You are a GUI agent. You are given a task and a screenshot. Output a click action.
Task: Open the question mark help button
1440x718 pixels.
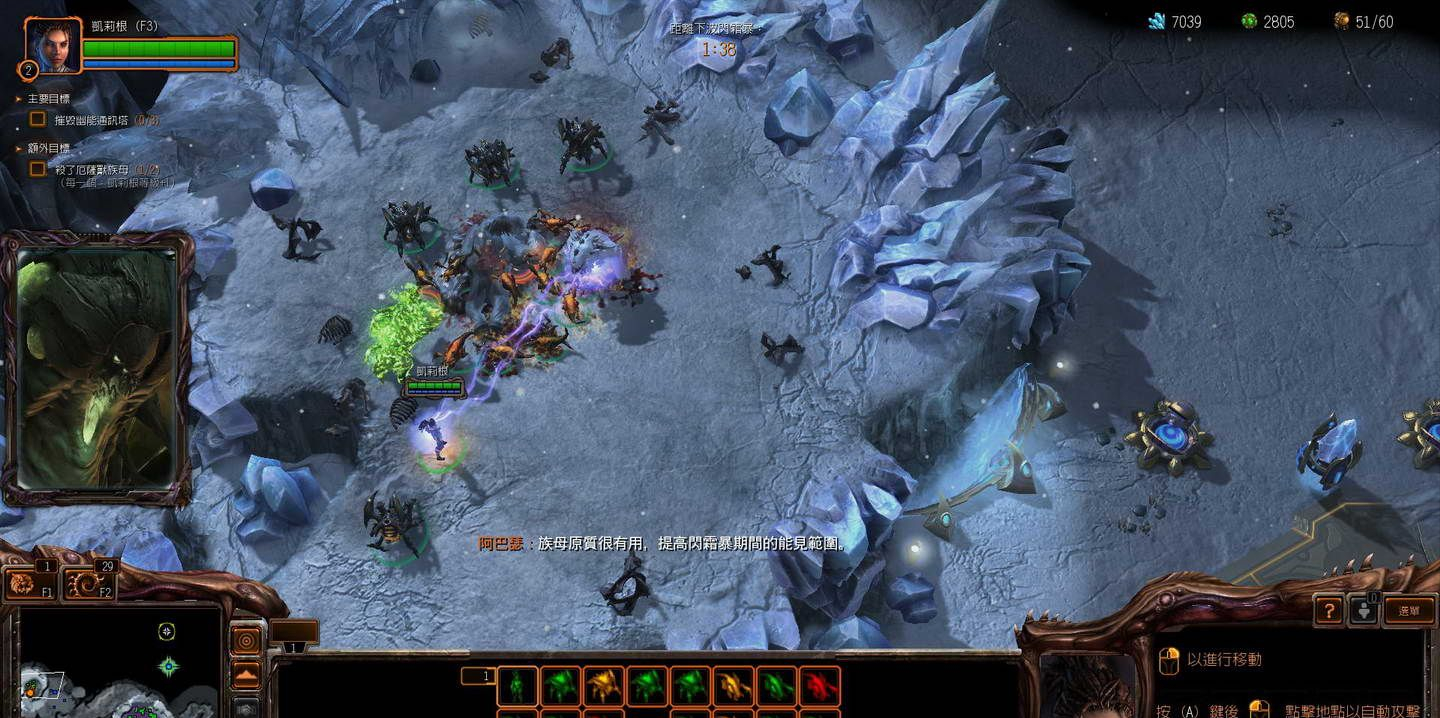1328,610
